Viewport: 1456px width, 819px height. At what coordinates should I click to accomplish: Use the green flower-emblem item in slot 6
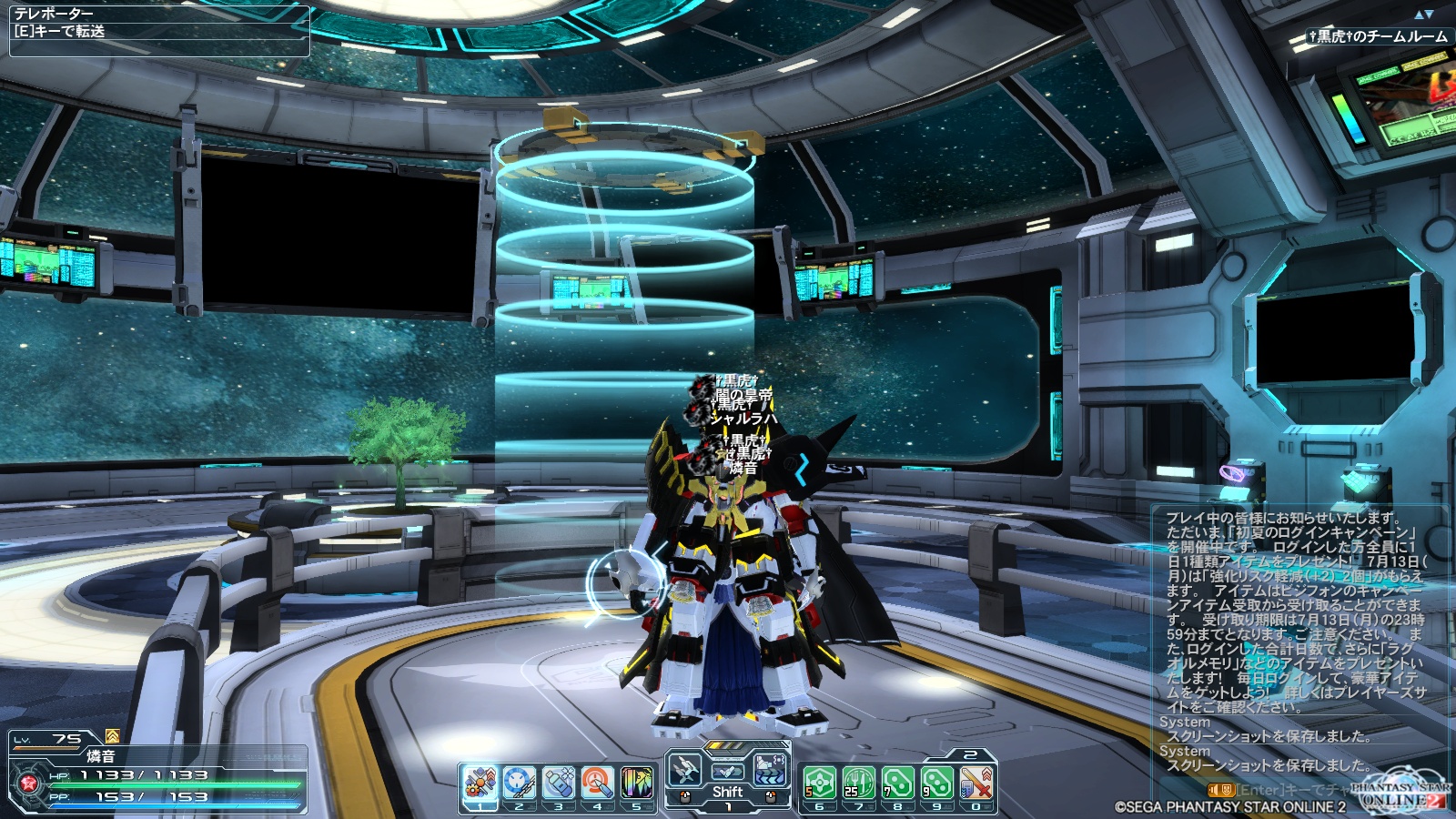click(x=820, y=783)
